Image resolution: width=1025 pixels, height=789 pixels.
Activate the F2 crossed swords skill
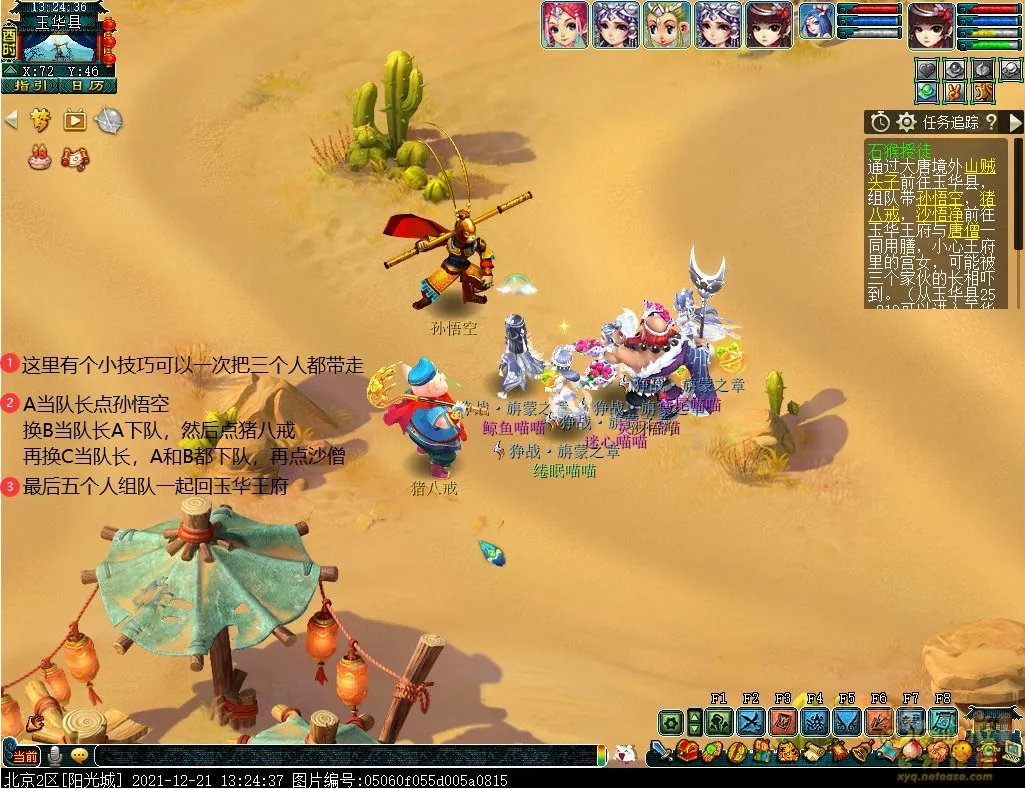(x=751, y=722)
